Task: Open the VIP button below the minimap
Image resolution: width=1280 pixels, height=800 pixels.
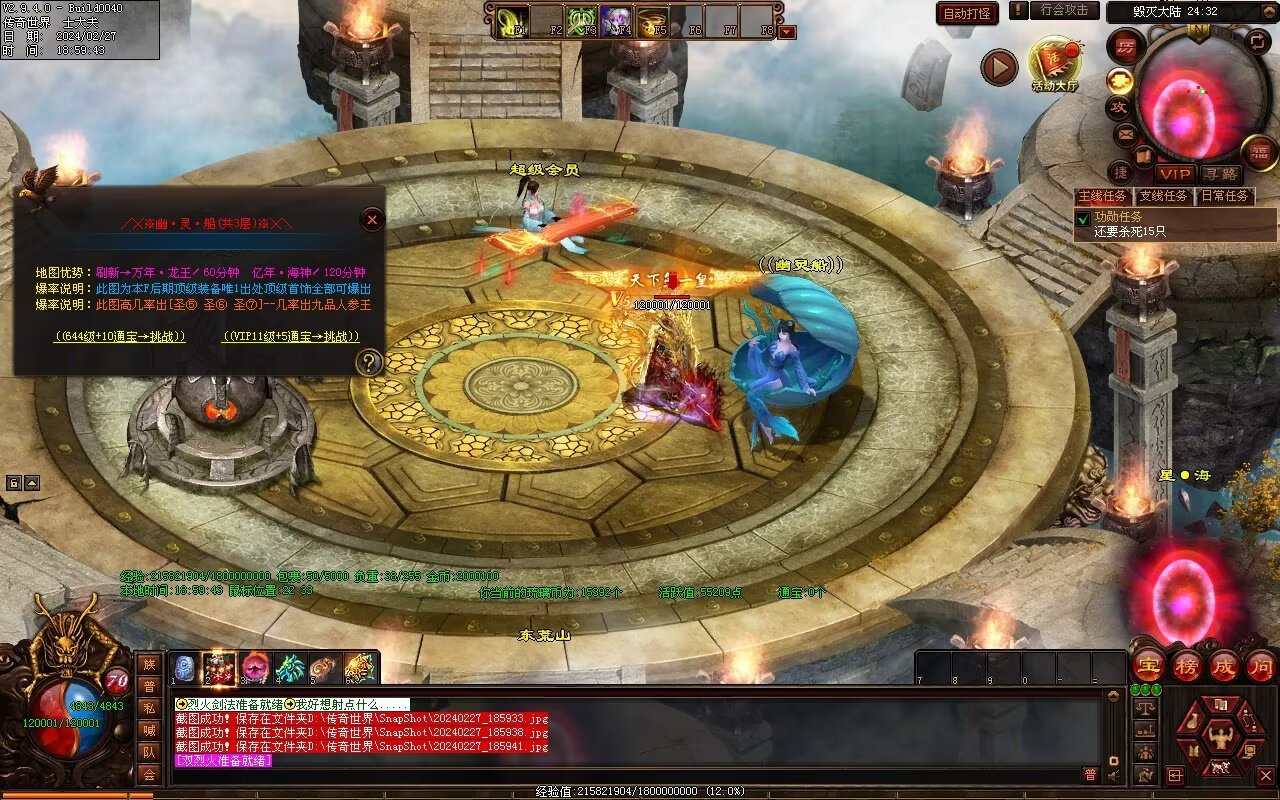Action: point(1176,174)
